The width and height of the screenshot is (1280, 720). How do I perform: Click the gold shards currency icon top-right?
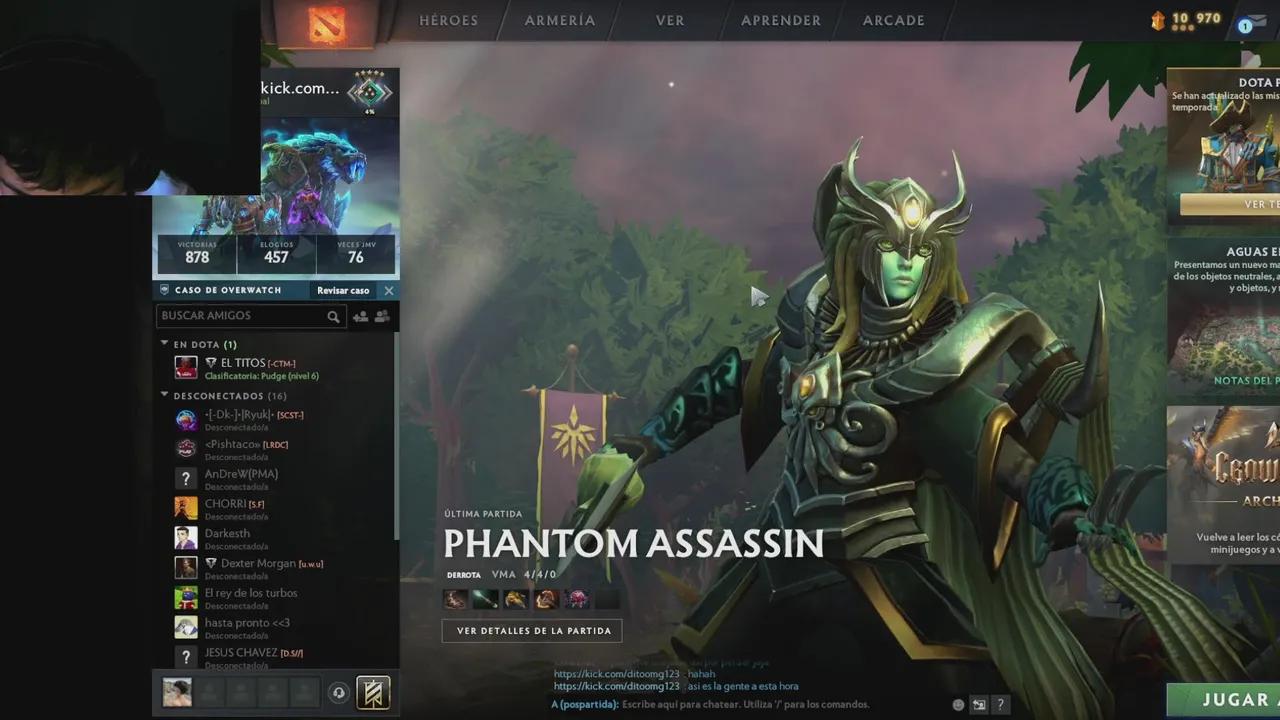[x=1160, y=18]
